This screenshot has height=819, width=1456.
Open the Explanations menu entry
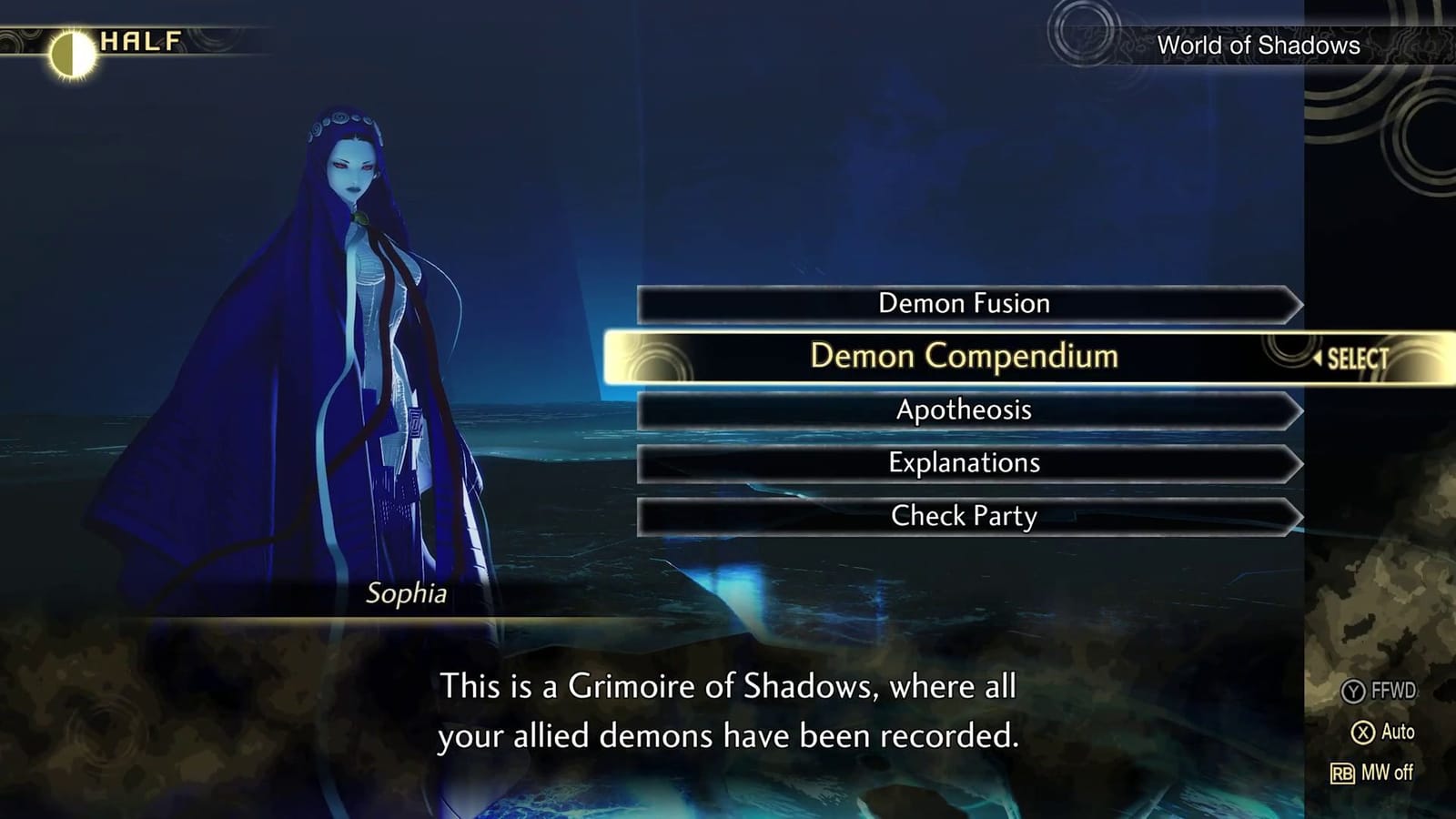tap(965, 463)
